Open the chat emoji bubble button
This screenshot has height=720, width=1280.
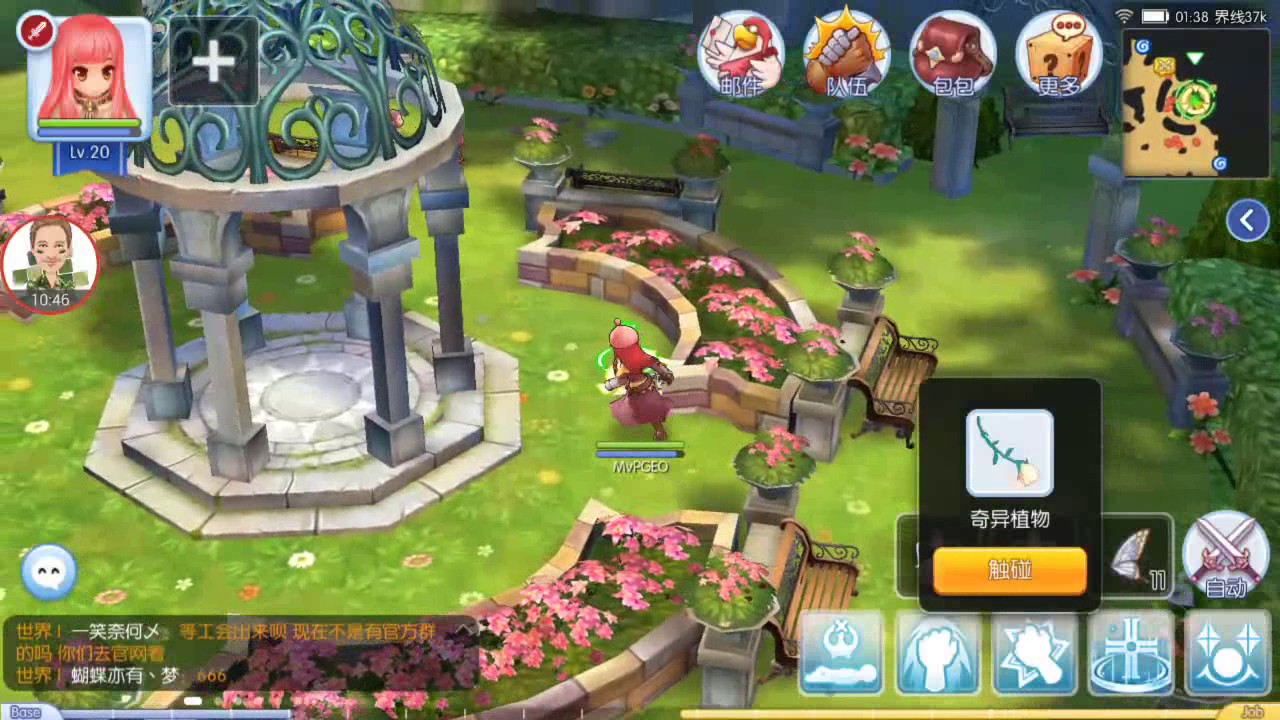(x=49, y=571)
